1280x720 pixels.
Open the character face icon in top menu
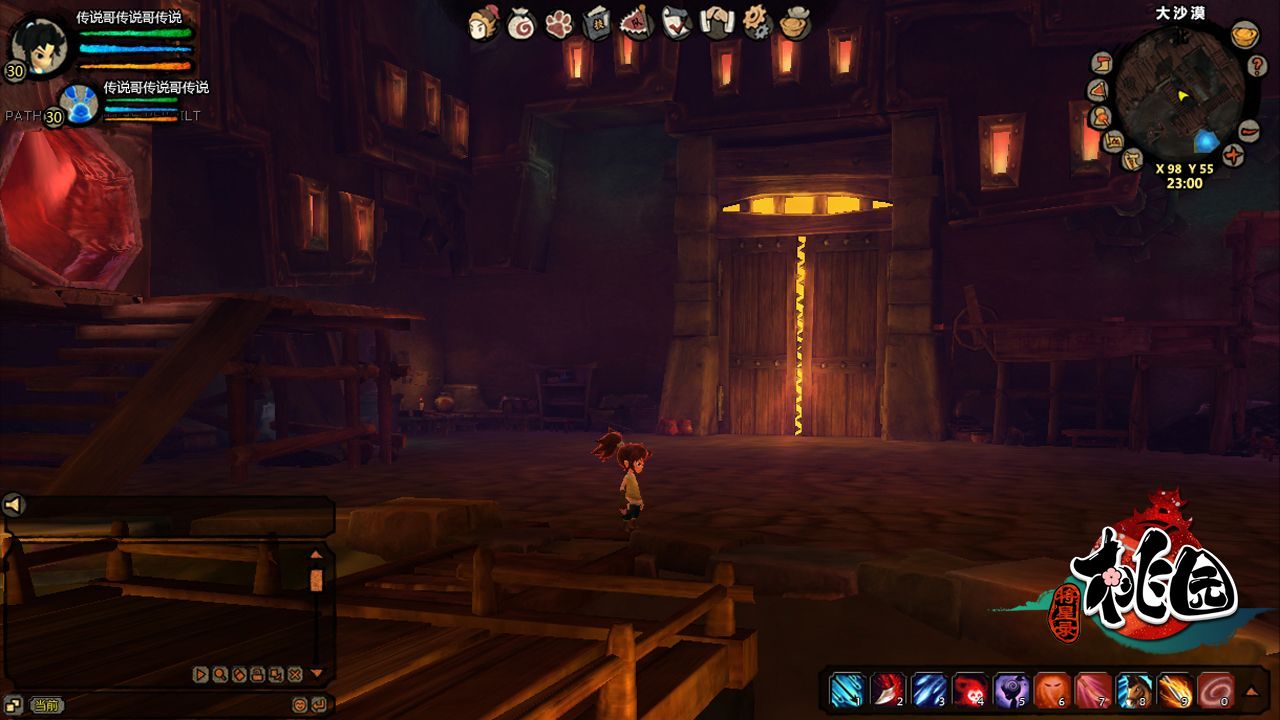tap(484, 23)
